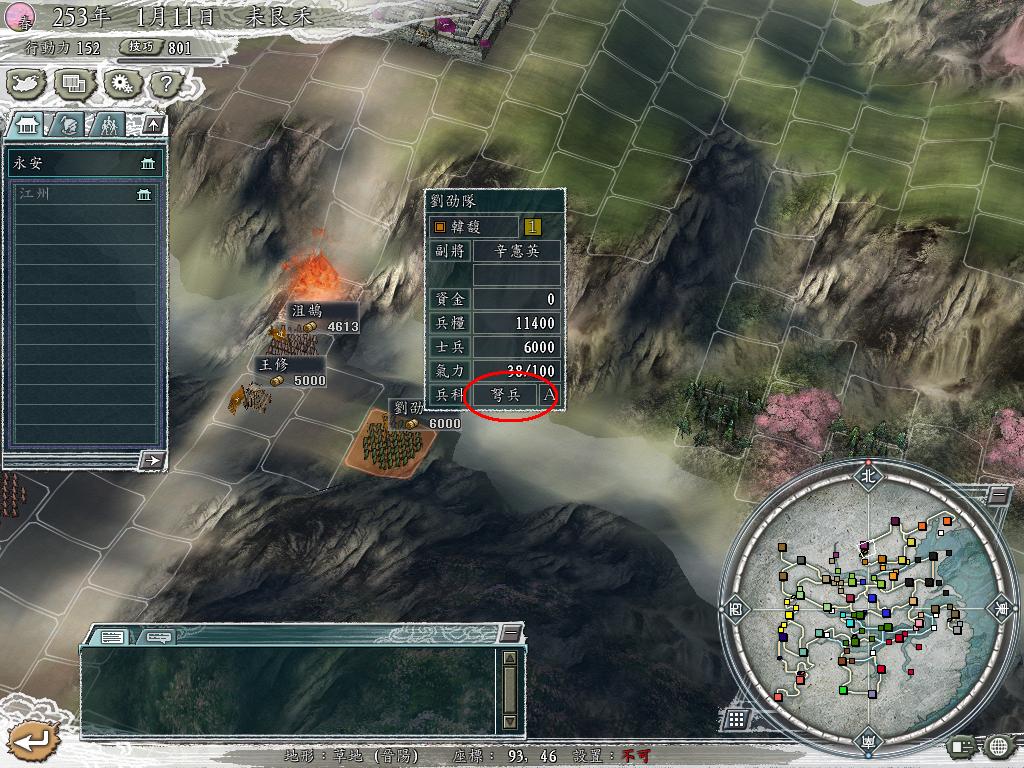Click the side panel's right-arrow button
1024x768 pixels.
coord(152,460)
